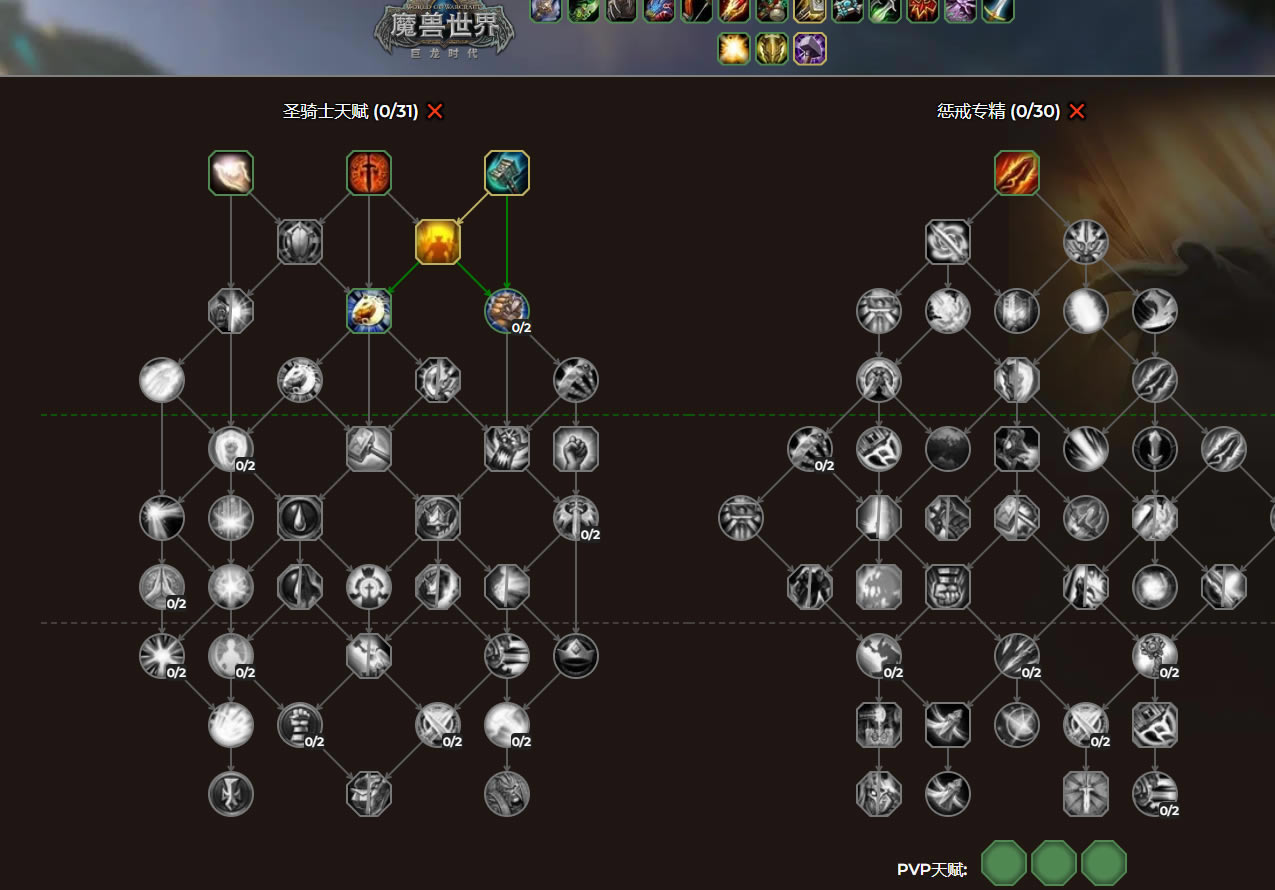Choose the grey key talent node

pos(1155,656)
